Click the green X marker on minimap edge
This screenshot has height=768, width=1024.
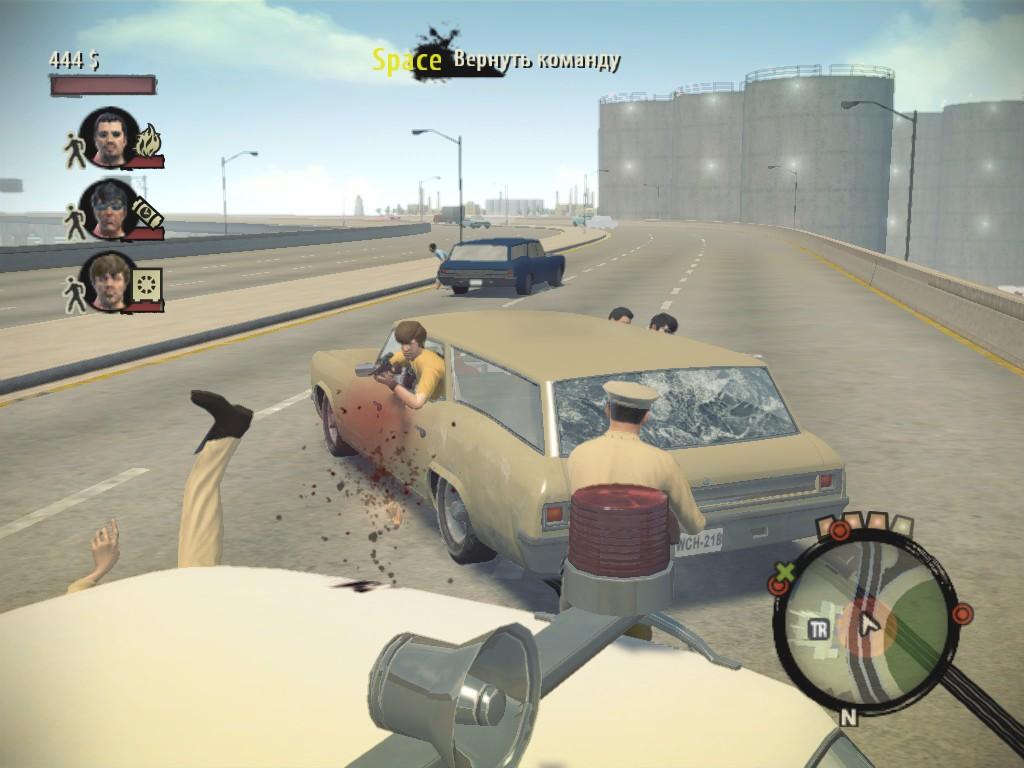[x=786, y=575]
